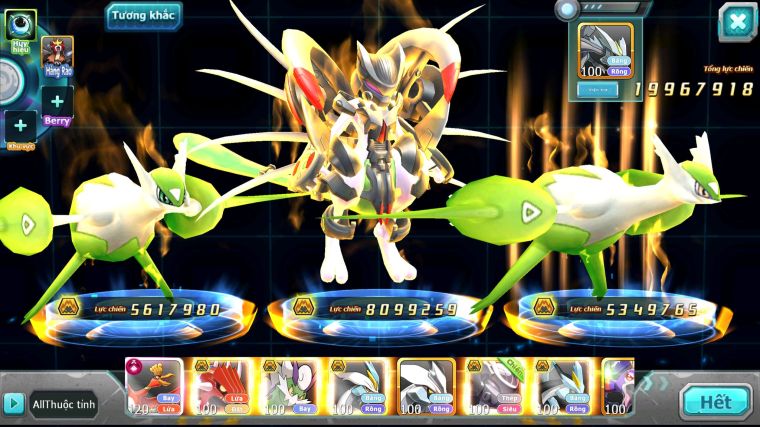Close the team lineup screen

click(x=737, y=22)
